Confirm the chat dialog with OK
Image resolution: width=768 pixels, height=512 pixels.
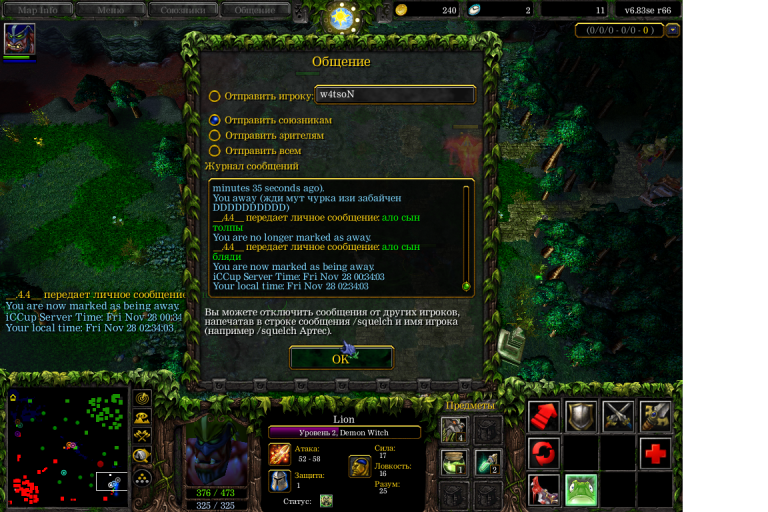click(x=341, y=359)
